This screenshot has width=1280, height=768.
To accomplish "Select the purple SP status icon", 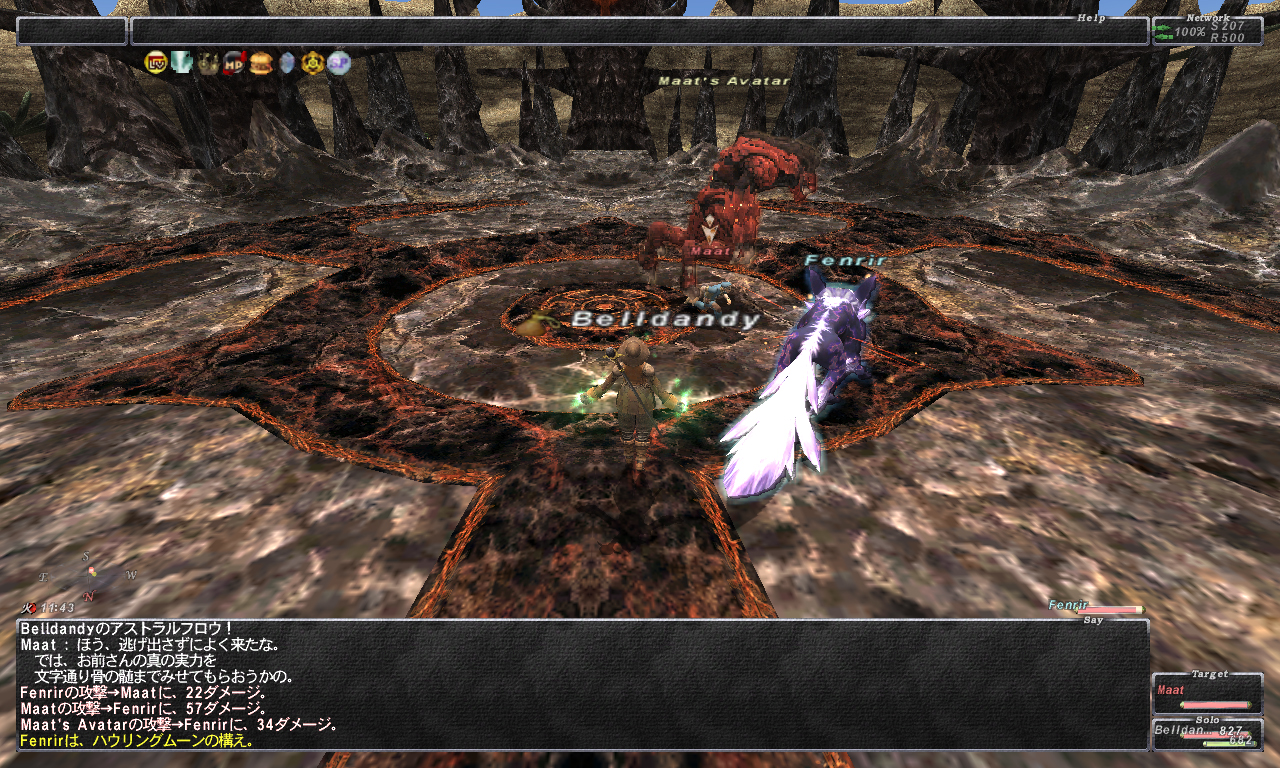I will click(339, 63).
